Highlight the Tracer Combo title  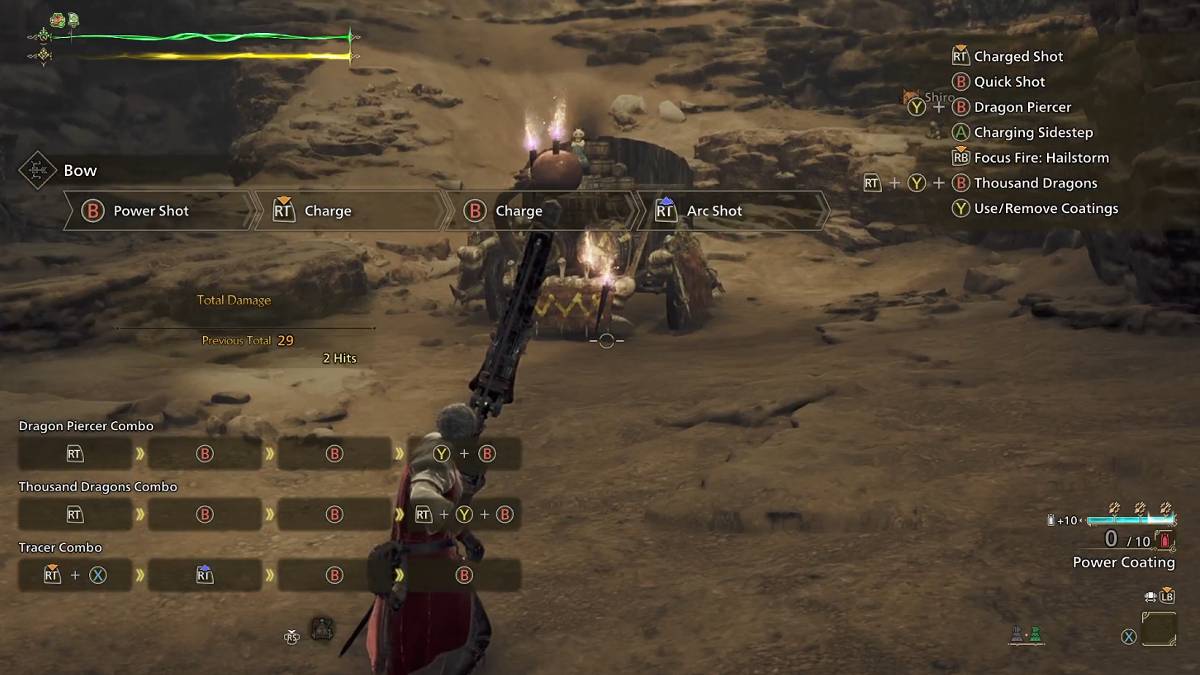[59, 548]
